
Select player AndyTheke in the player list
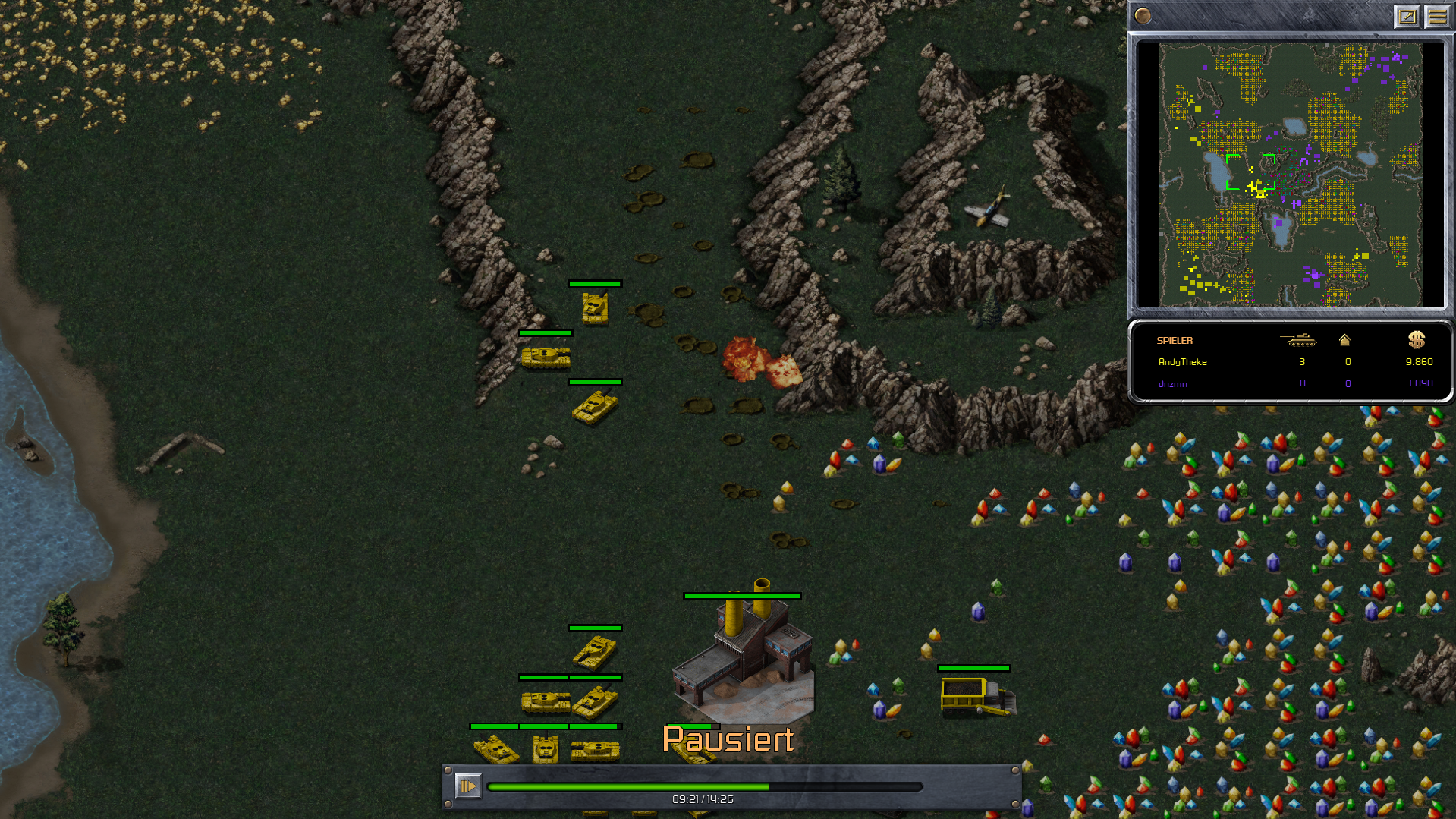(1182, 362)
